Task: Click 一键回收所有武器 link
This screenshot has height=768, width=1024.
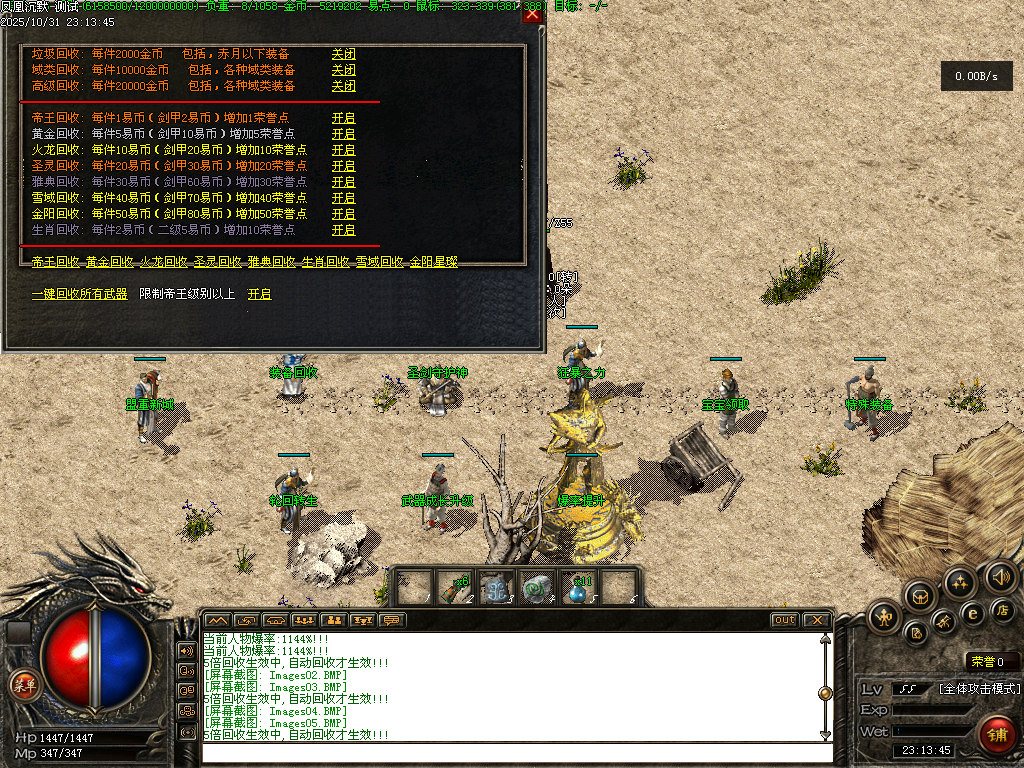Action: pyautogui.click(x=80, y=294)
